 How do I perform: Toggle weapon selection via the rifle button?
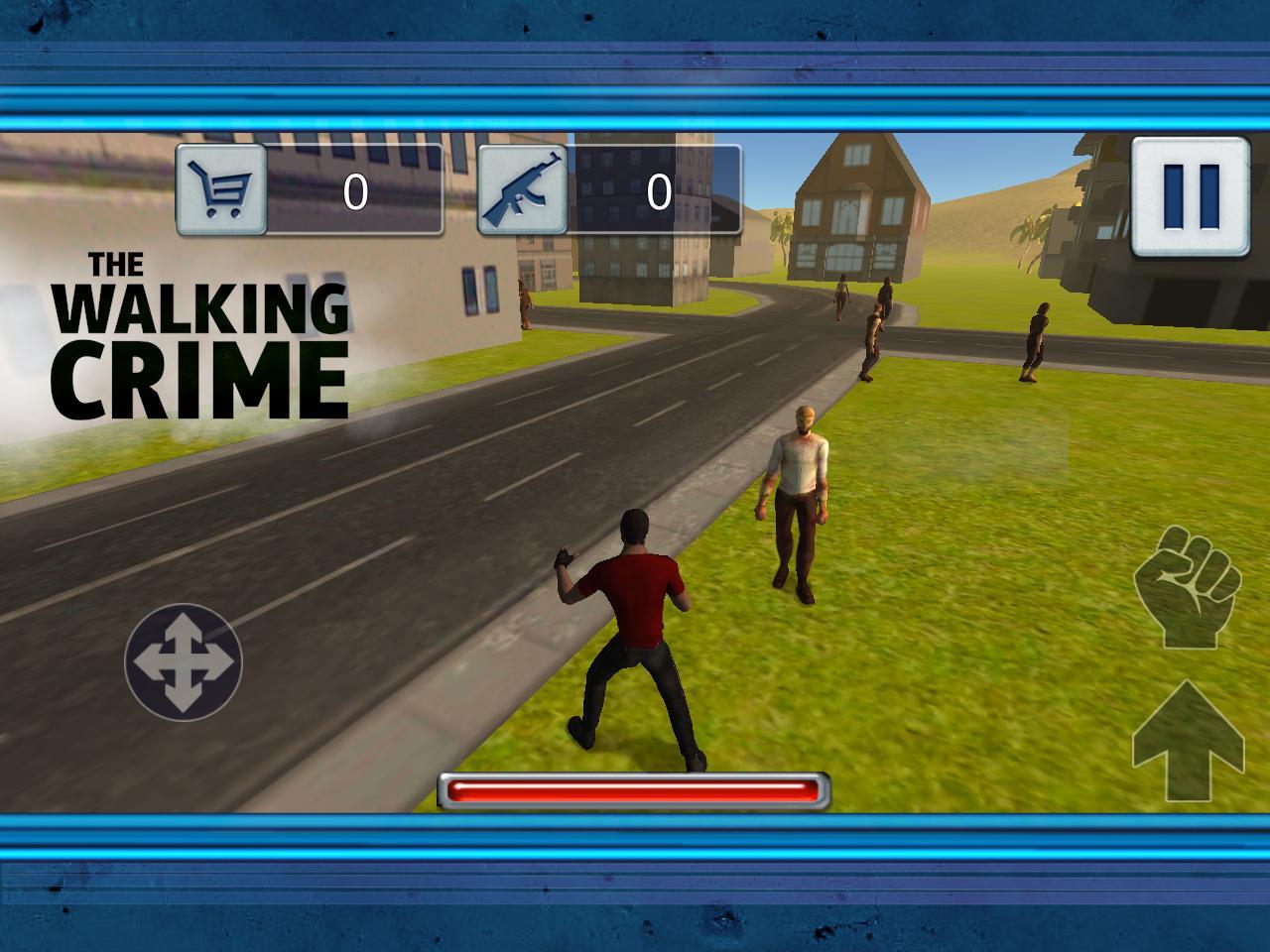click(524, 189)
